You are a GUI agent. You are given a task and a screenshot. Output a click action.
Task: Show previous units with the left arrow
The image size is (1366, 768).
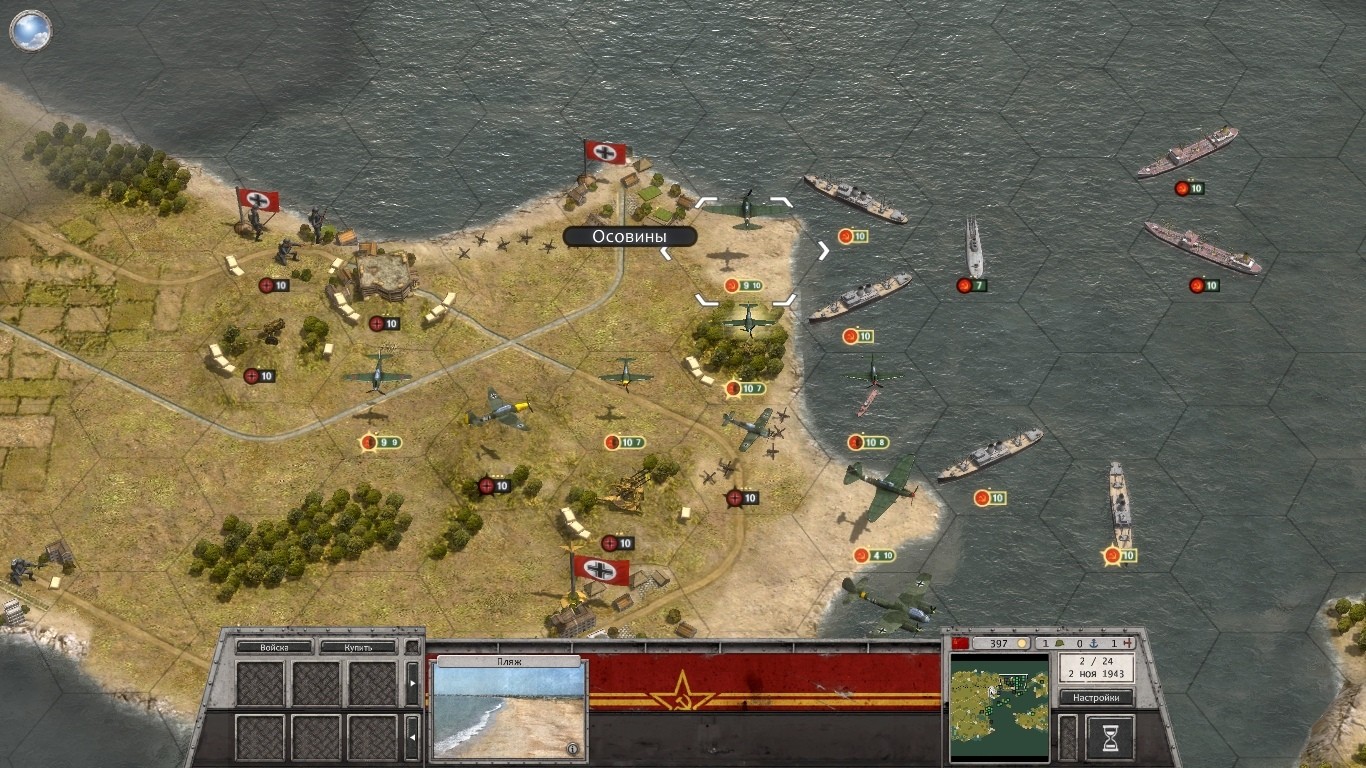coord(412,738)
